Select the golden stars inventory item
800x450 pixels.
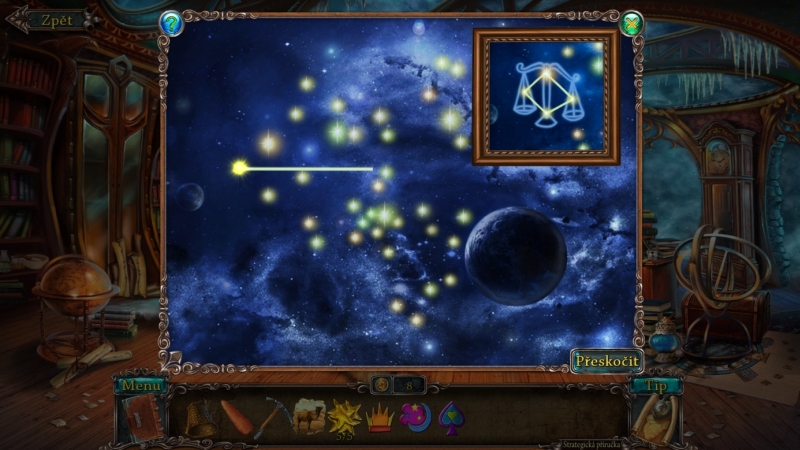344,415
